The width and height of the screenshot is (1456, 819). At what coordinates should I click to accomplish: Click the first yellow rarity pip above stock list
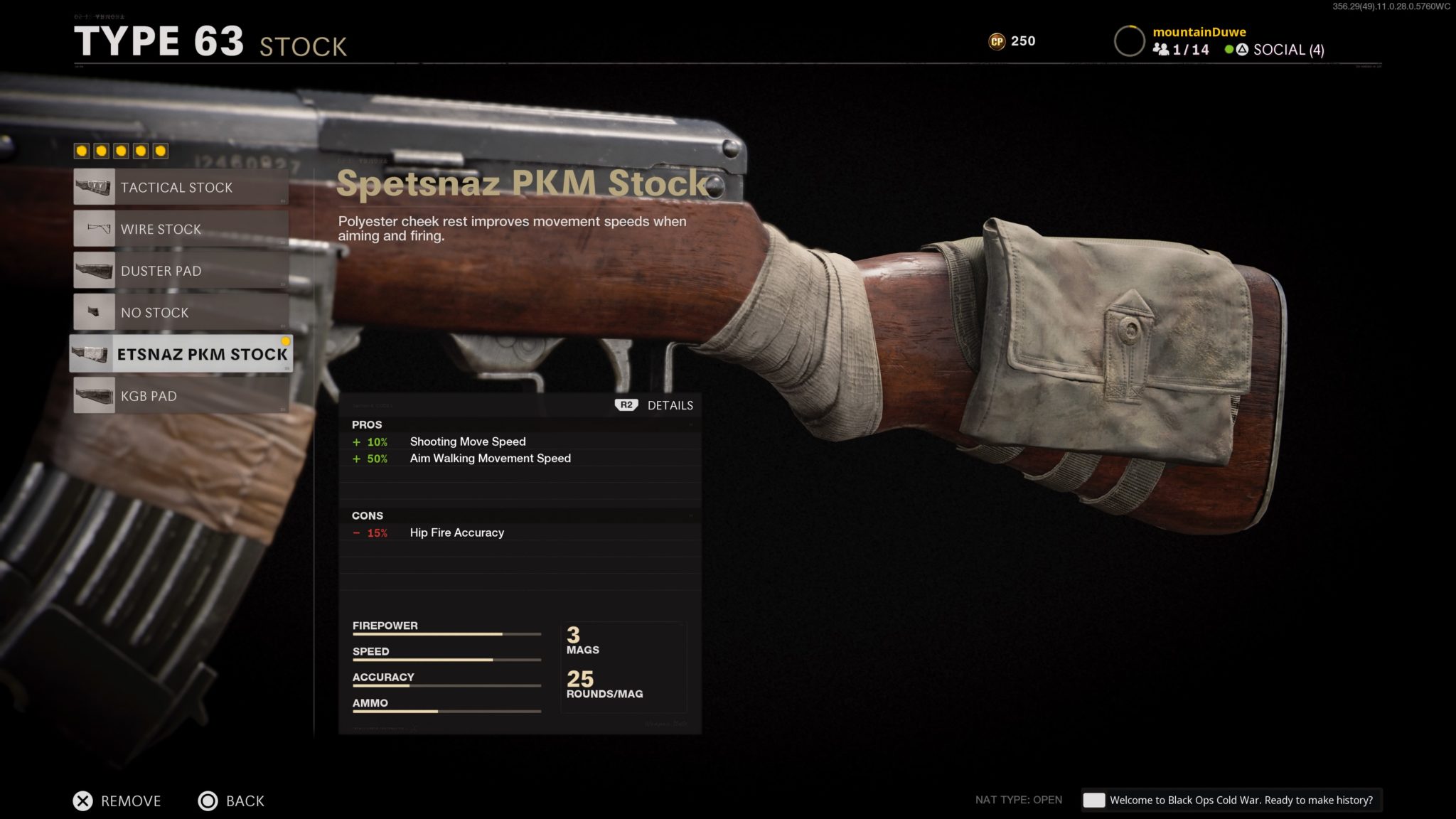tap(82, 151)
